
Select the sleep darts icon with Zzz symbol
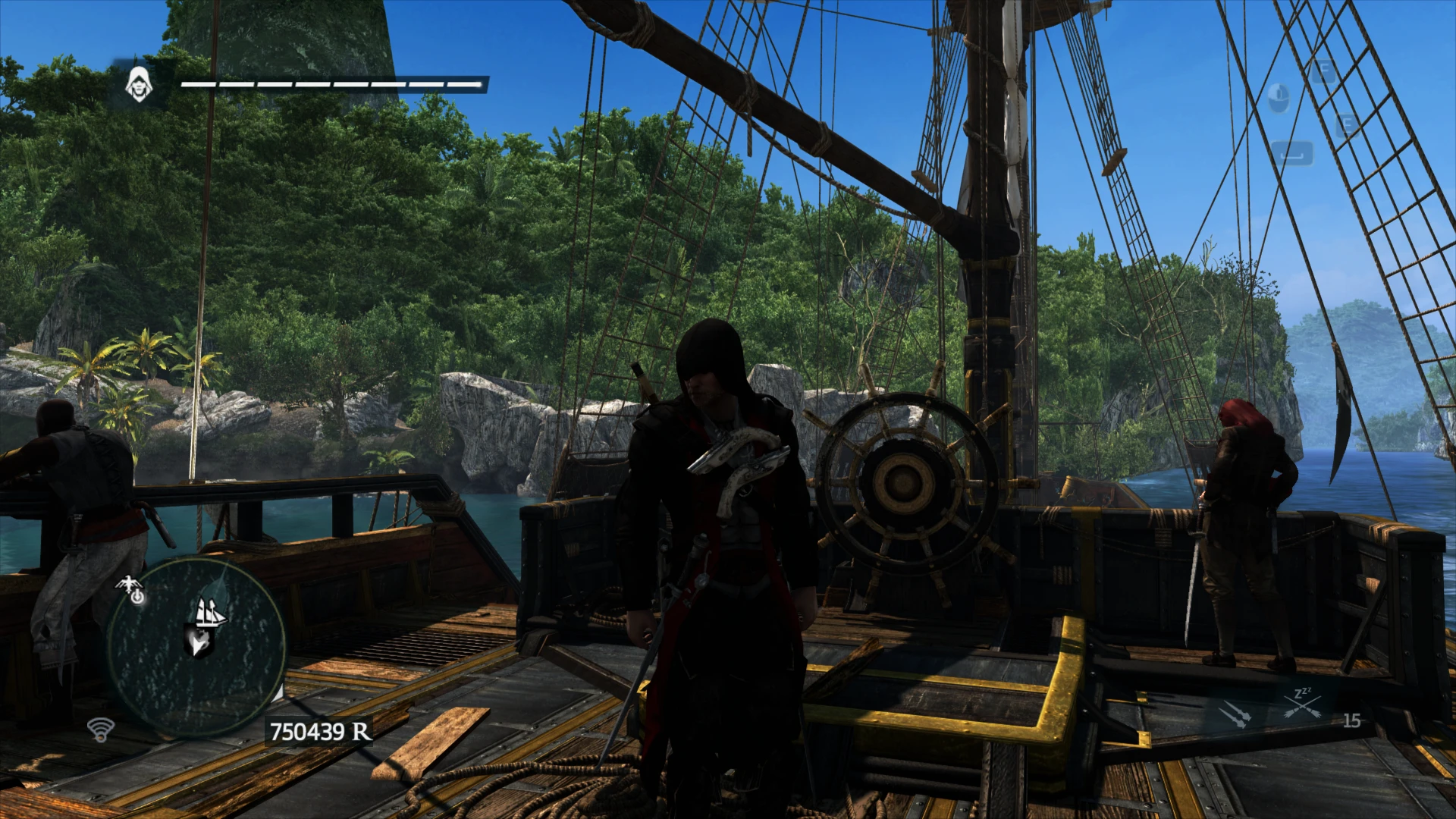(x=1302, y=704)
